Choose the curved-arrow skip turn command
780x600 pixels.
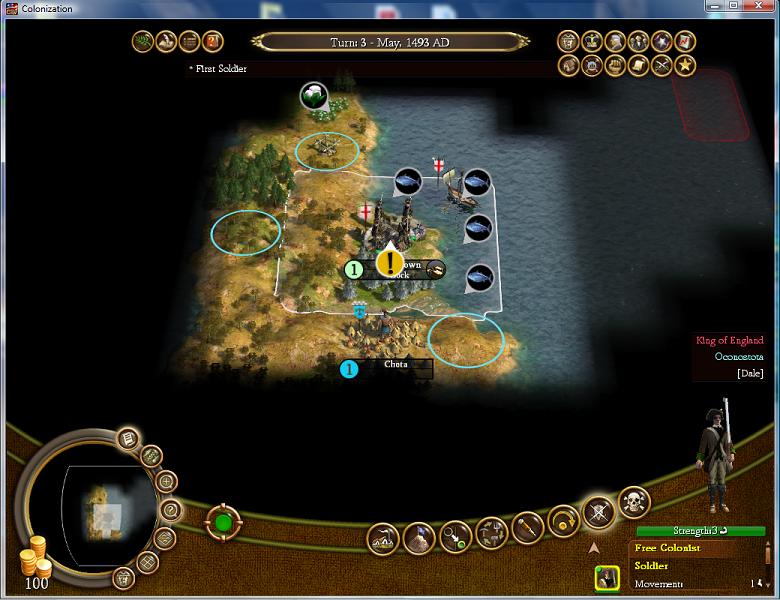pos(563,521)
